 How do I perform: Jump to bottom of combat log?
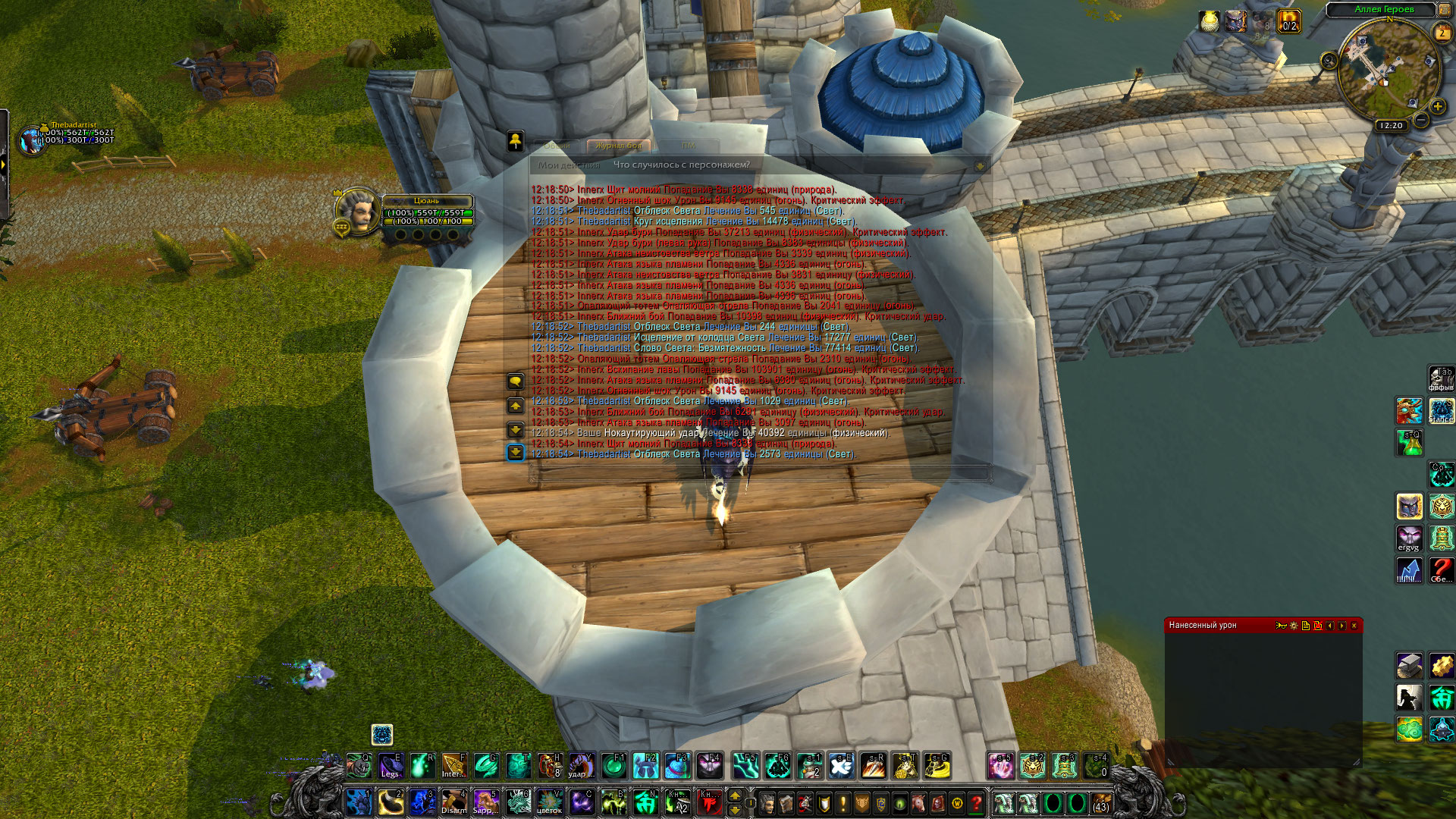coord(515,453)
